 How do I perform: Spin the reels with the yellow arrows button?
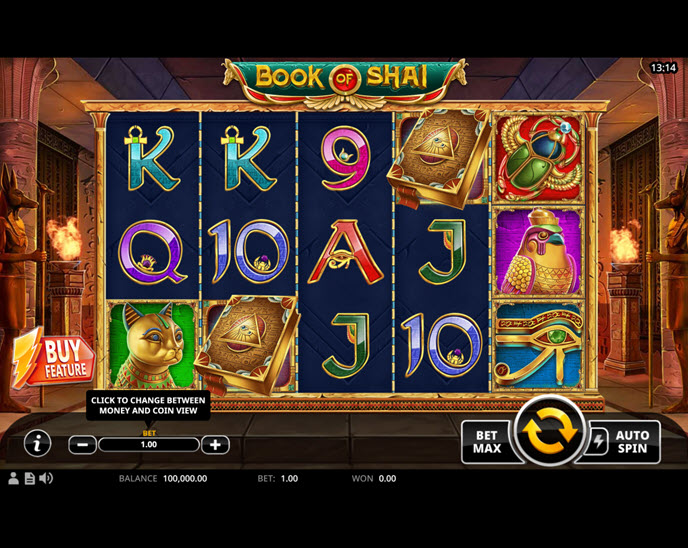(x=547, y=431)
